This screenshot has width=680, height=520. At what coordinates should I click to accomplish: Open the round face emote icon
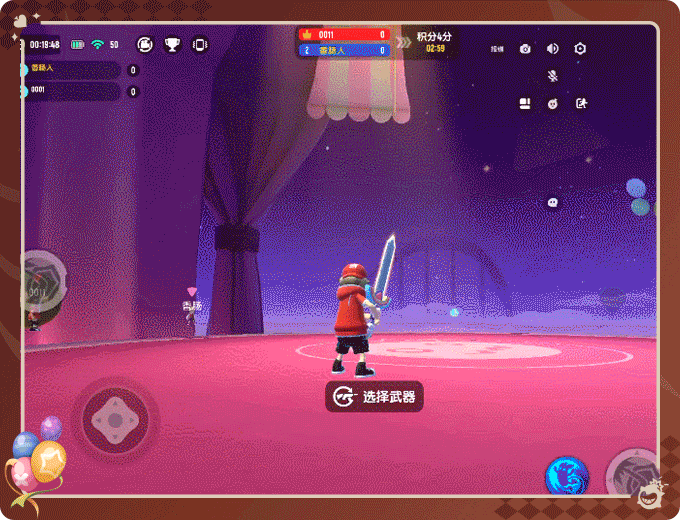[552, 104]
